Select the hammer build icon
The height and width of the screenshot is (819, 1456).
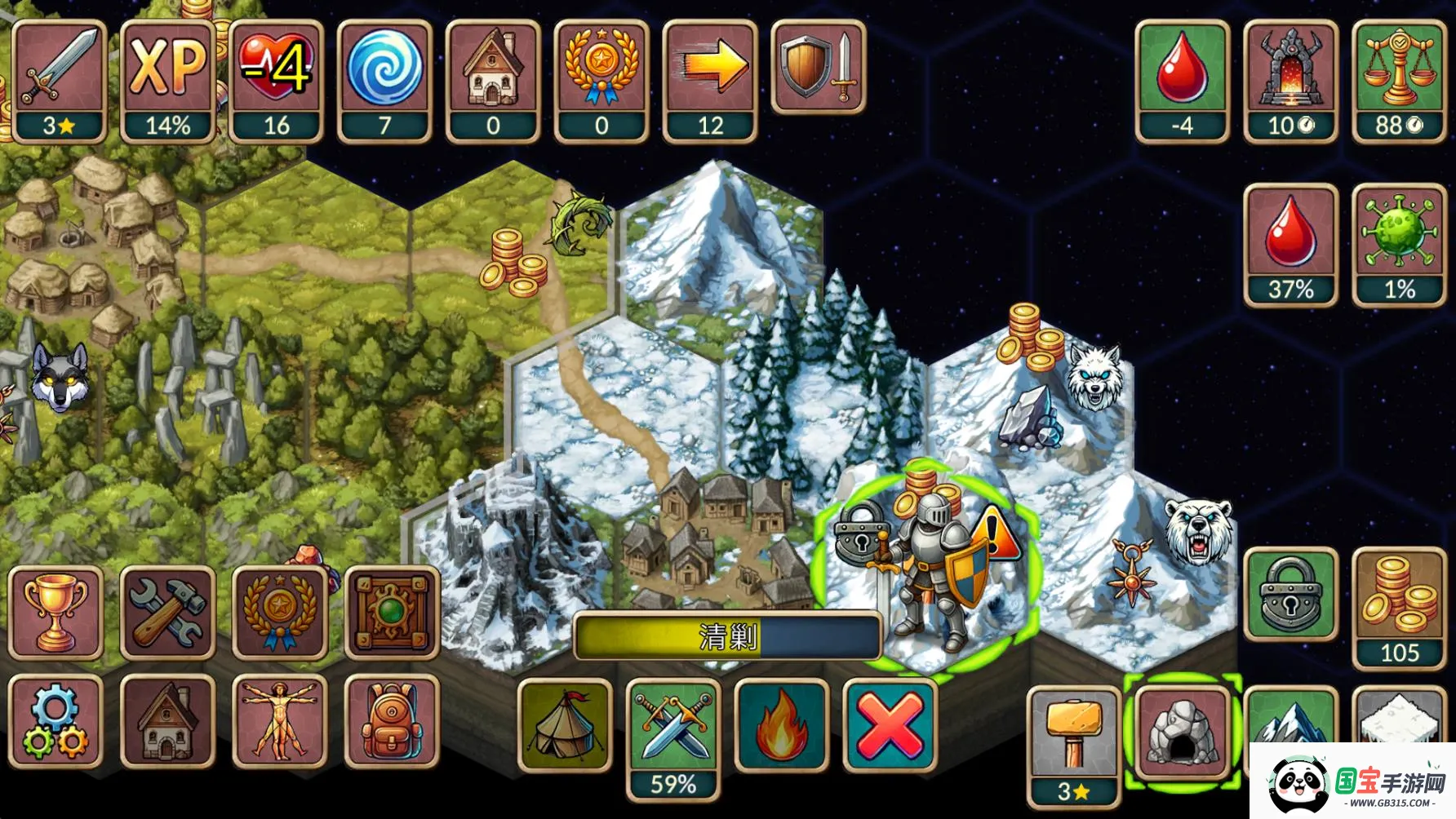point(1073,734)
